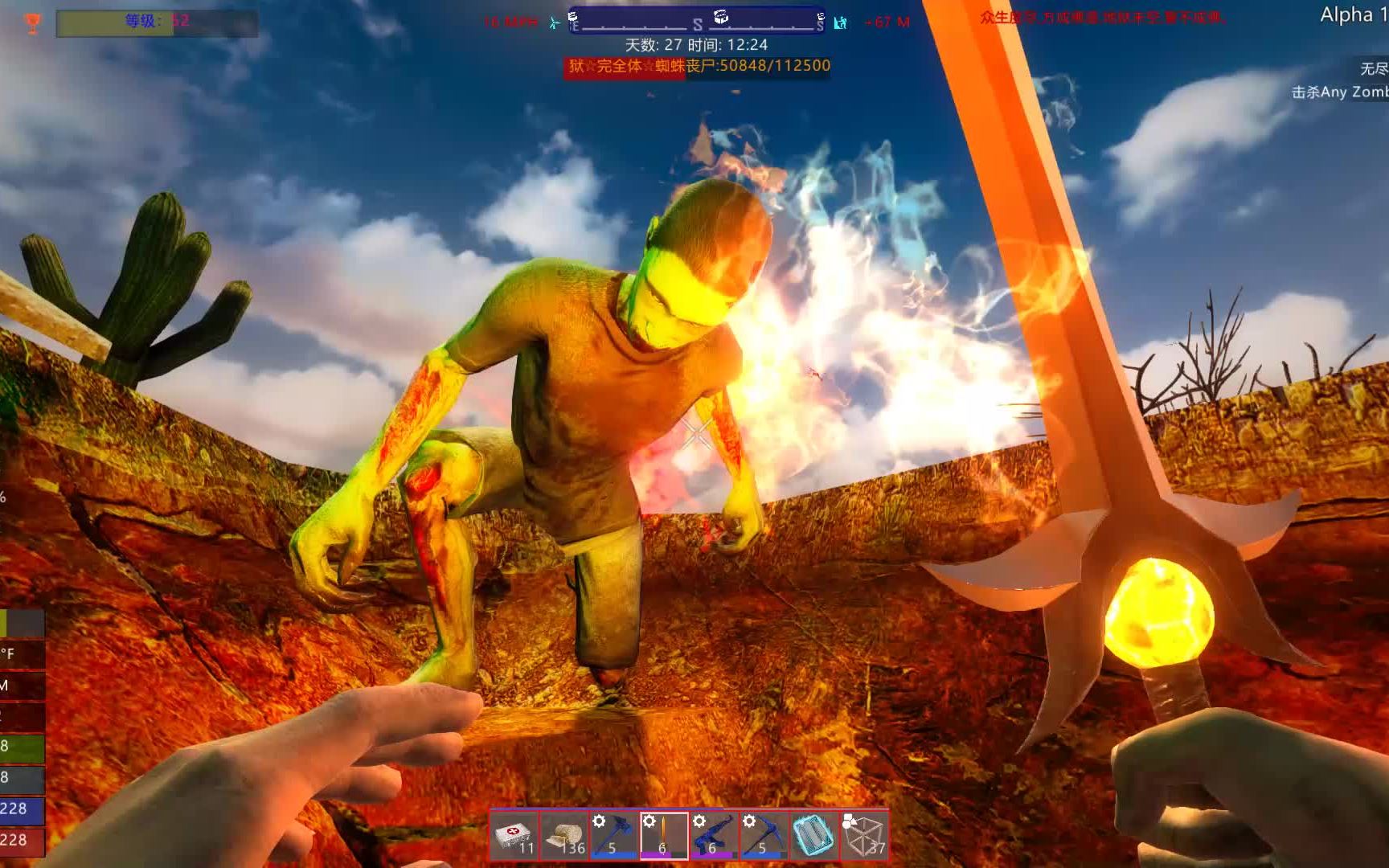The width and height of the screenshot is (1389, 868).
Task: Select the wireframe building block slot
Action: tap(864, 836)
